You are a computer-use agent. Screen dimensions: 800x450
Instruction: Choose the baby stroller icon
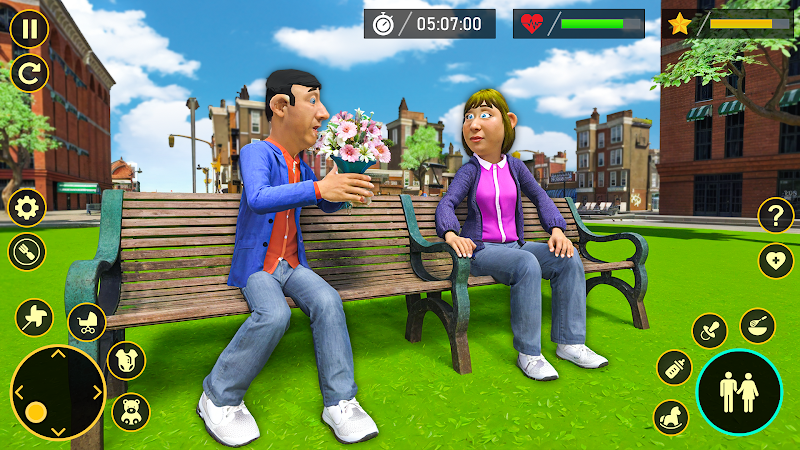tap(87, 322)
